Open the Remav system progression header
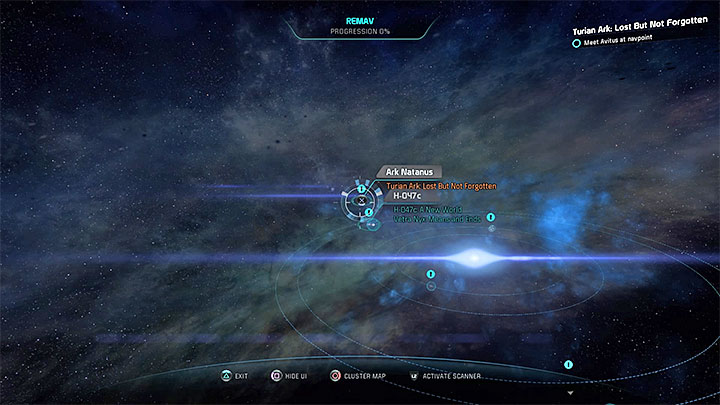The width and height of the screenshot is (720, 405). (360, 25)
